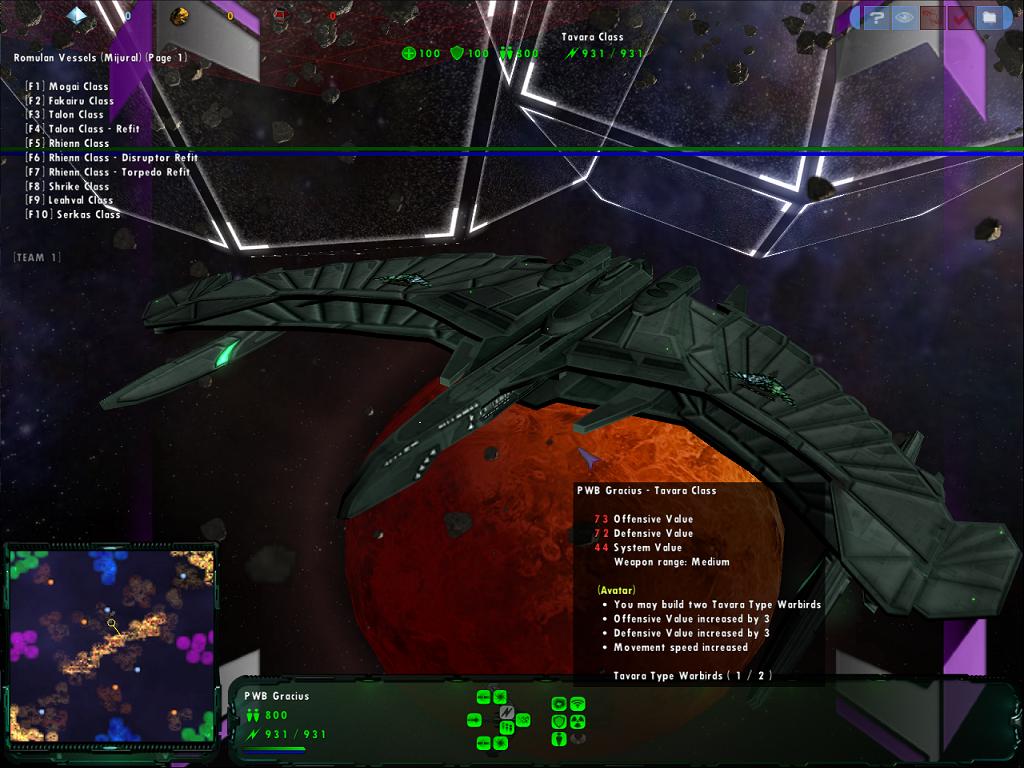Image resolution: width=1024 pixels, height=768 pixels.
Task: Activate the gray lightning bolt command
Action: [507, 712]
